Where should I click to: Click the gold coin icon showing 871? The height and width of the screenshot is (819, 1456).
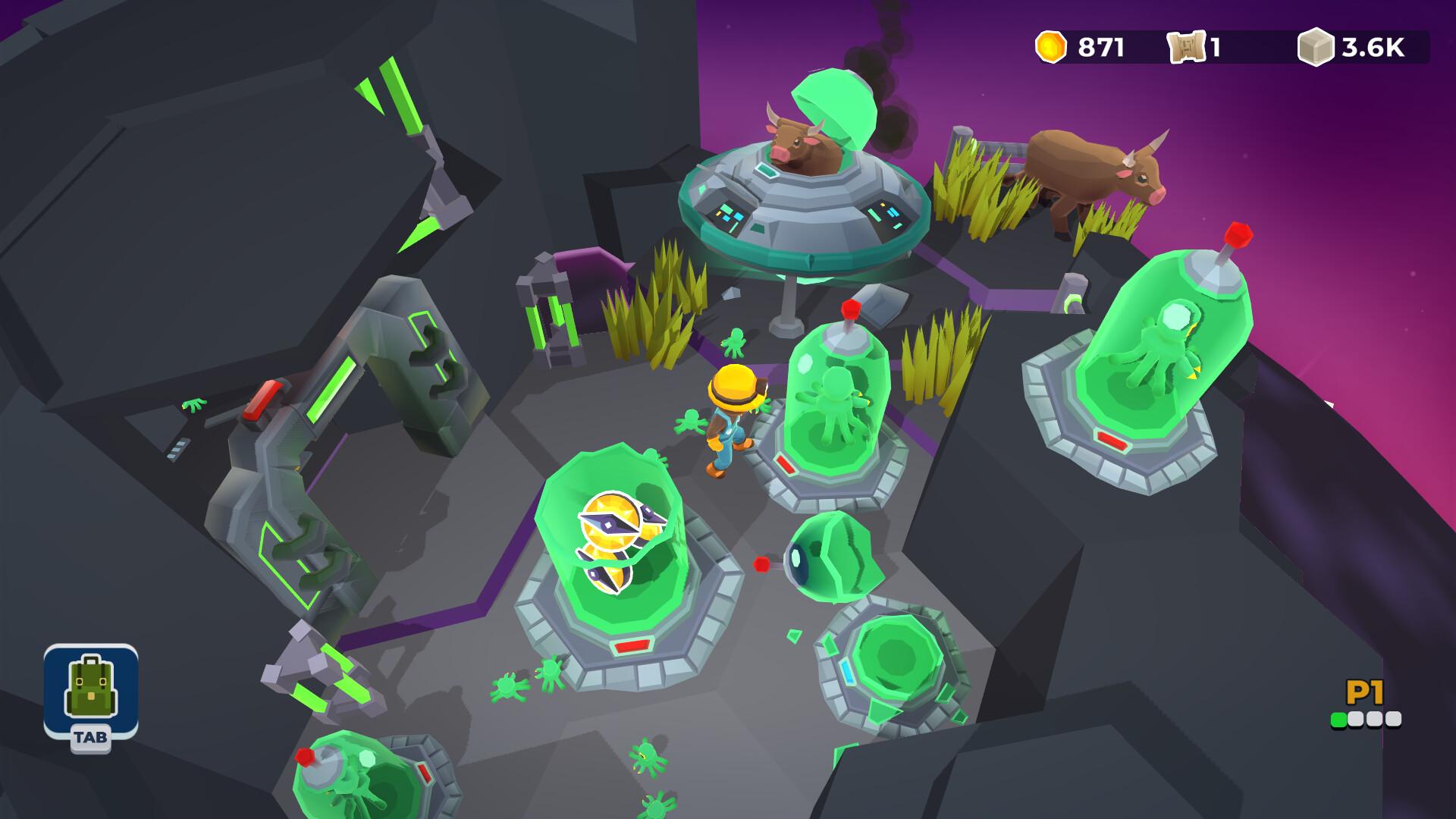click(1051, 45)
